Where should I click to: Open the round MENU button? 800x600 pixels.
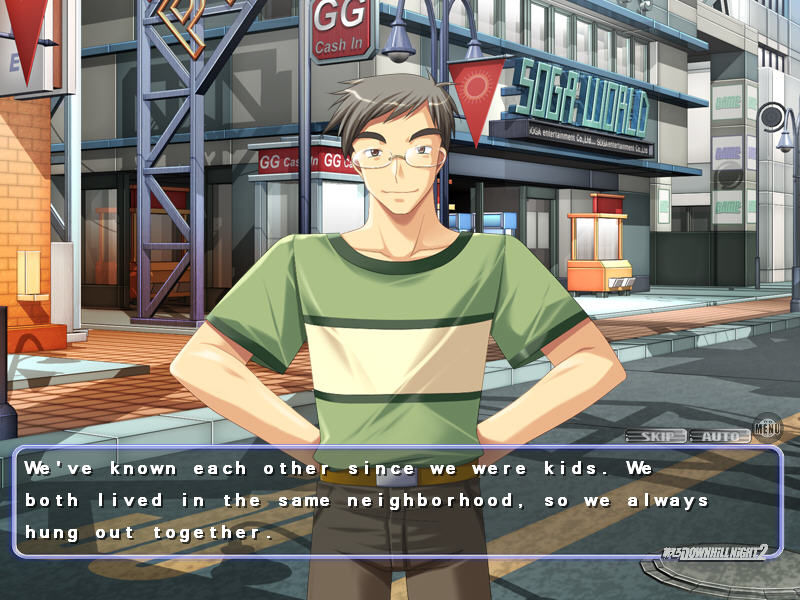point(767,427)
